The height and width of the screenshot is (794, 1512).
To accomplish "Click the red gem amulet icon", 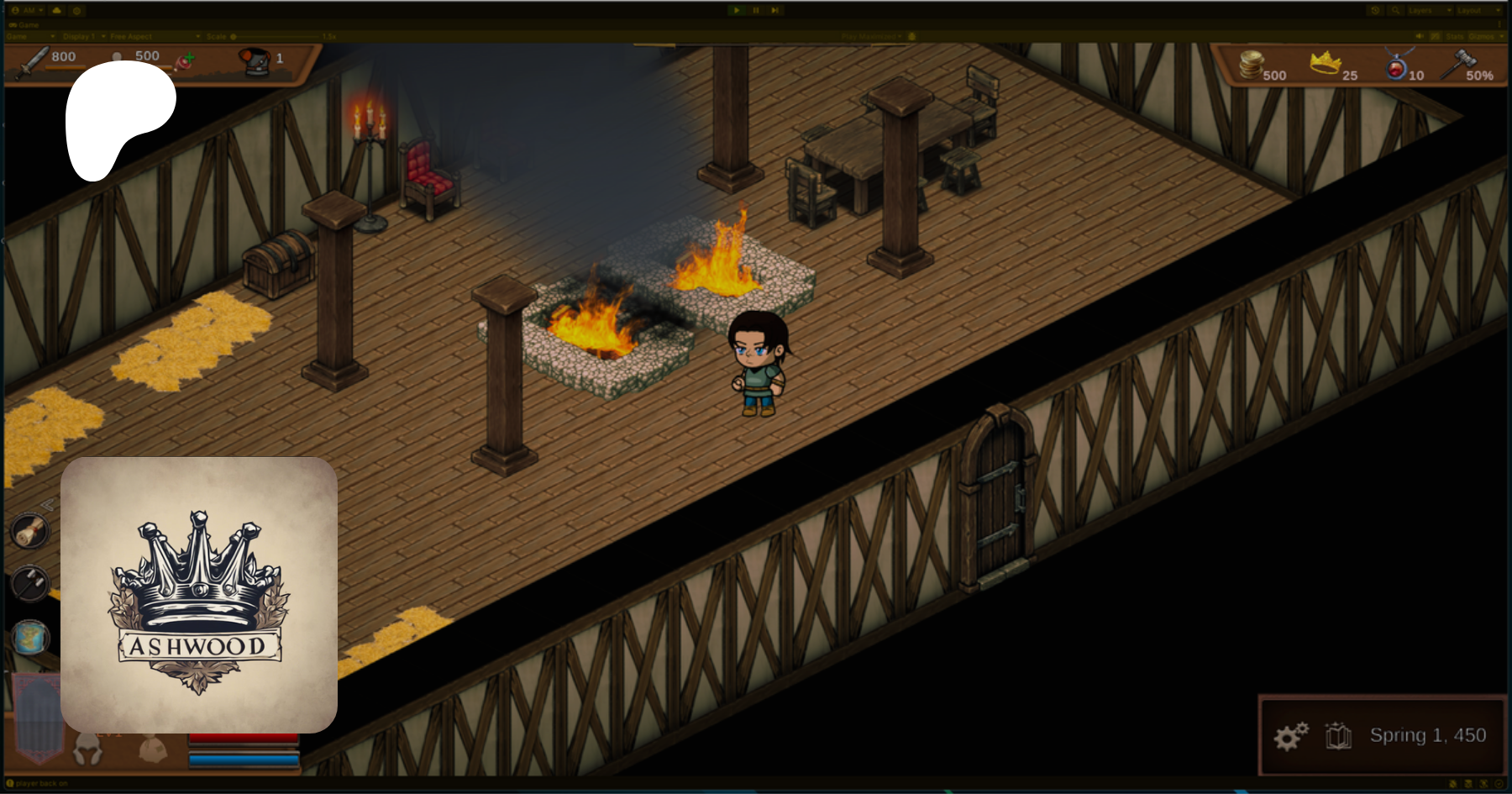I will tap(1396, 65).
